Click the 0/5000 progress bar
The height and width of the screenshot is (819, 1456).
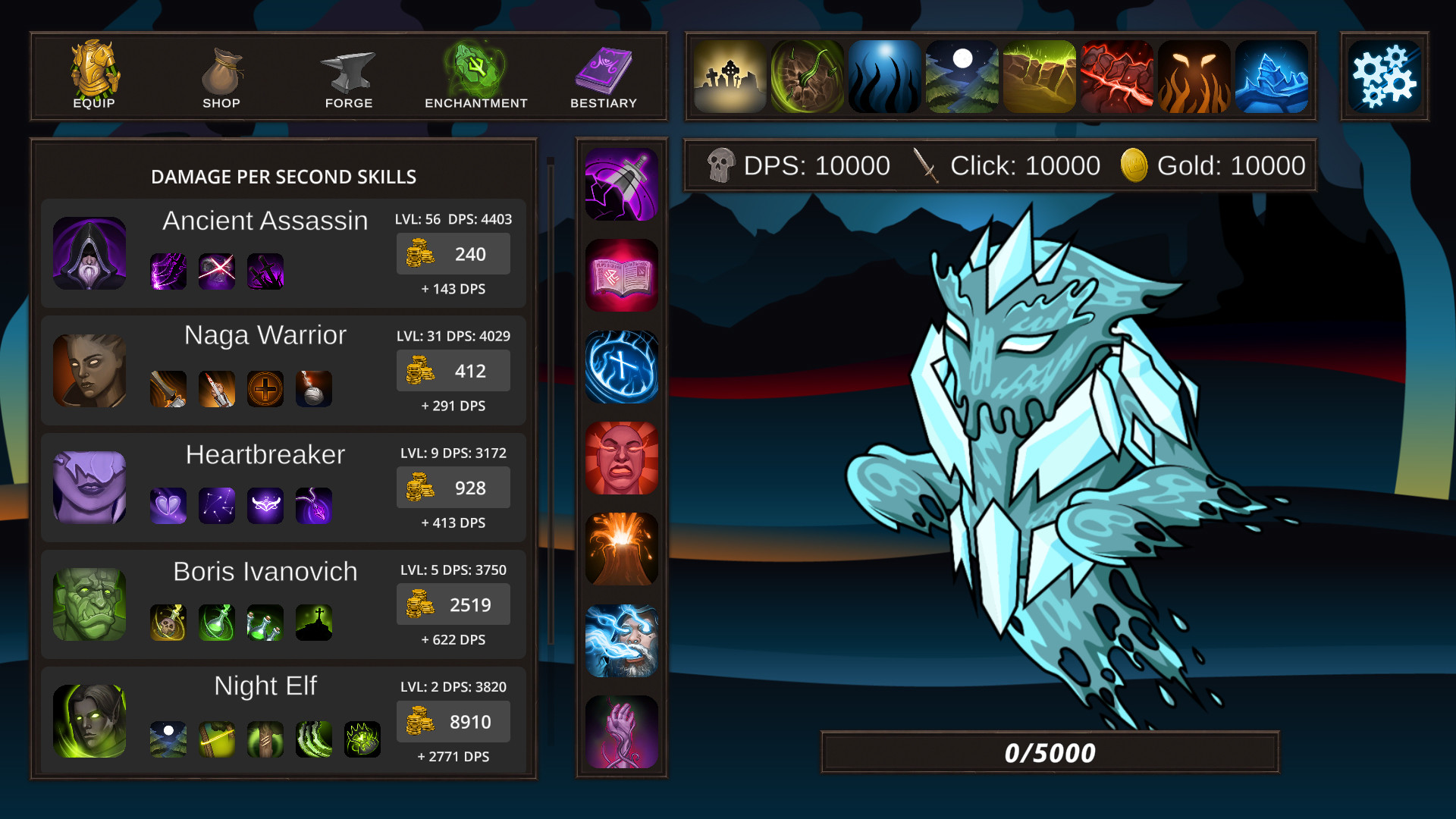(x=1050, y=752)
